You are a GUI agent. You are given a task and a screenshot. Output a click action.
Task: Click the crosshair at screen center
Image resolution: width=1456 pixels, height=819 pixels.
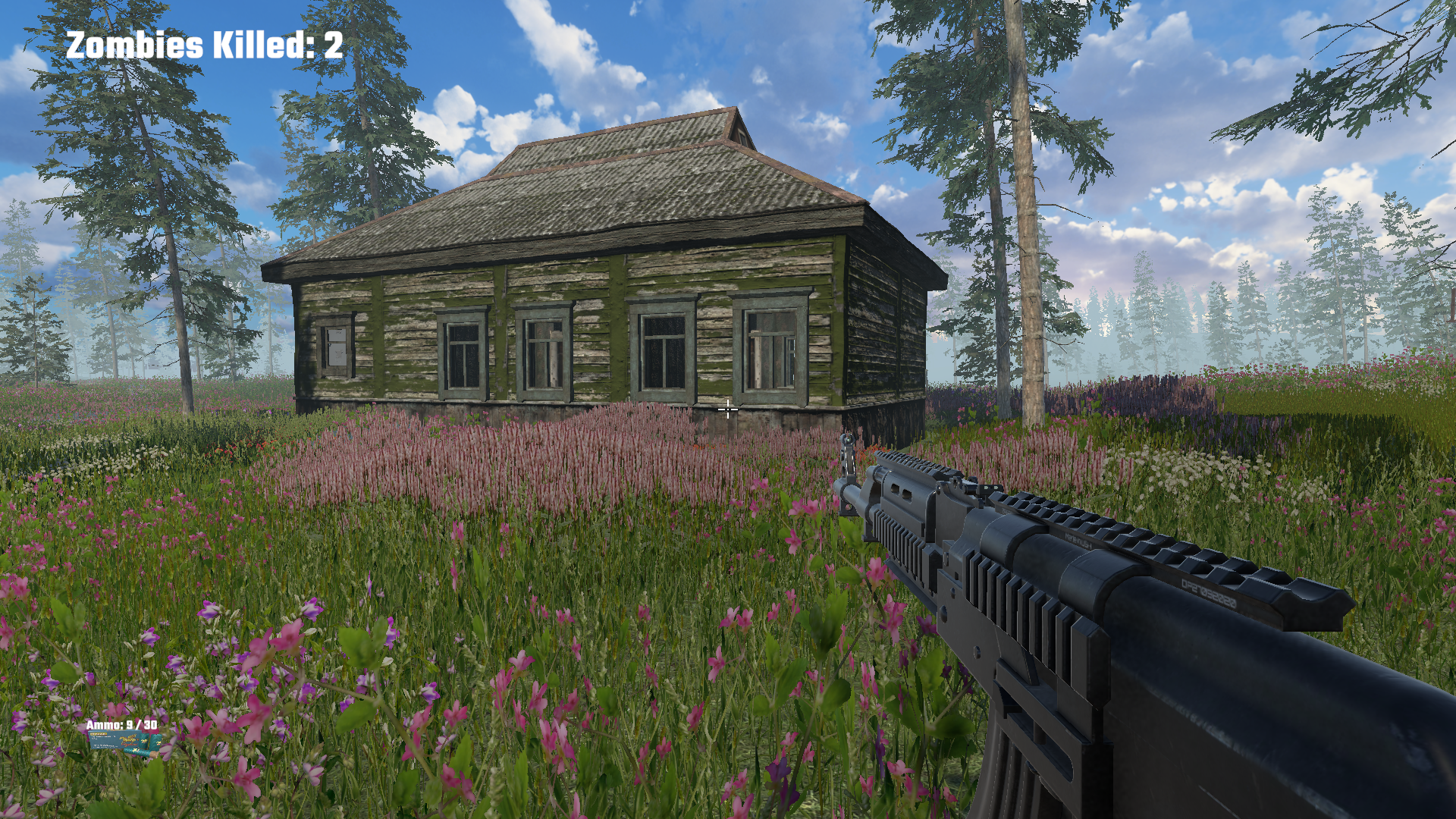(x=728, y=409)
